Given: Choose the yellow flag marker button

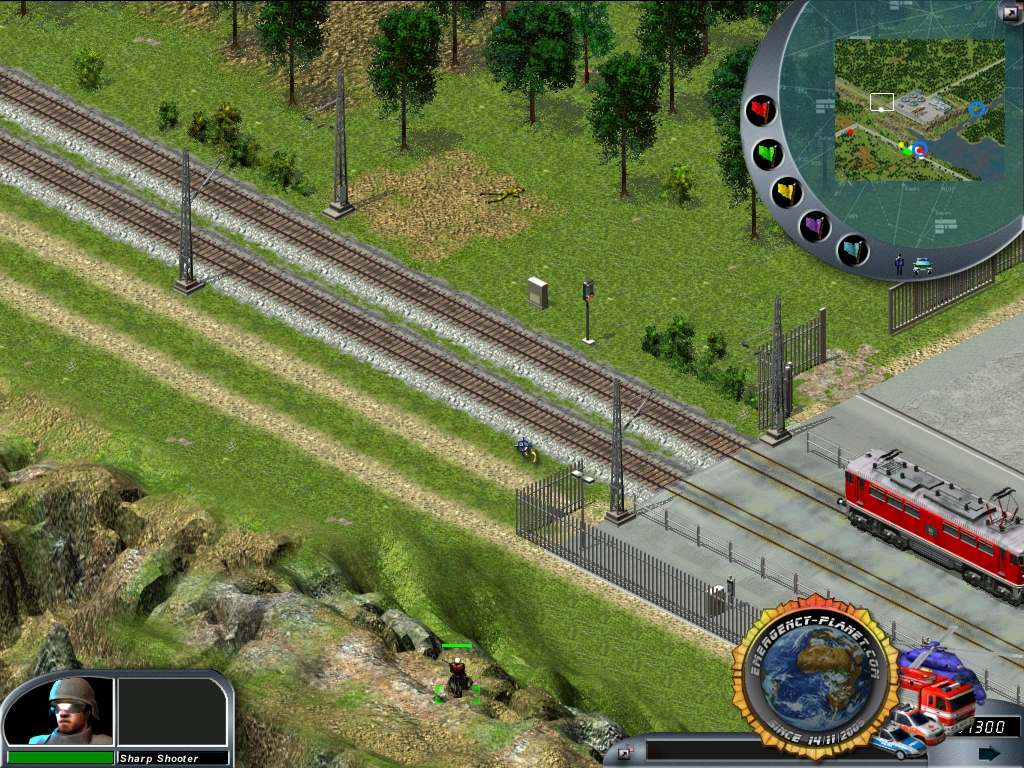Looking at the screenshot, I should click(x=787, y=191).
